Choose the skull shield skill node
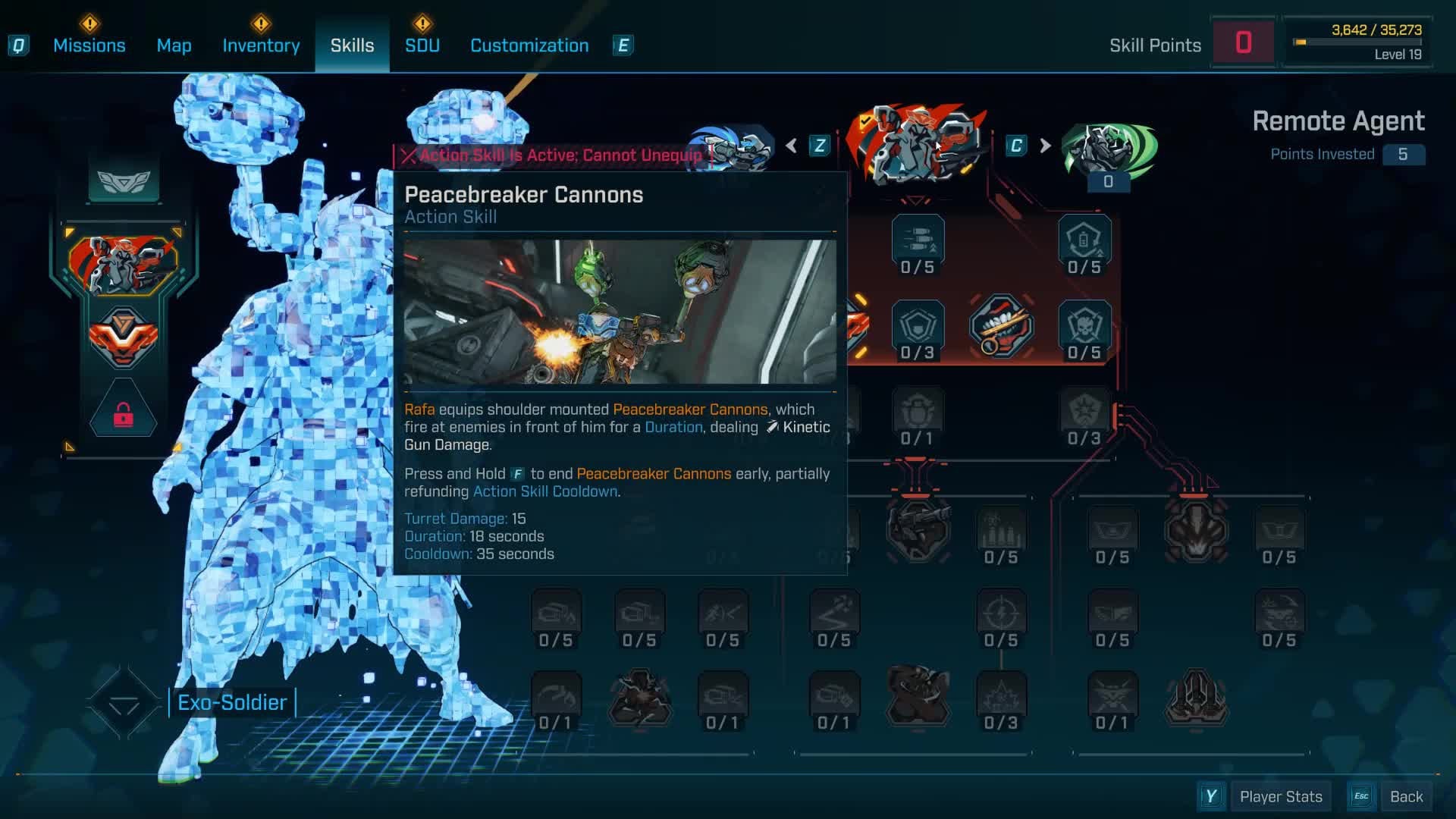Screen dimensions: 1456x819 pyautogui.click(x=1084, y=326)
